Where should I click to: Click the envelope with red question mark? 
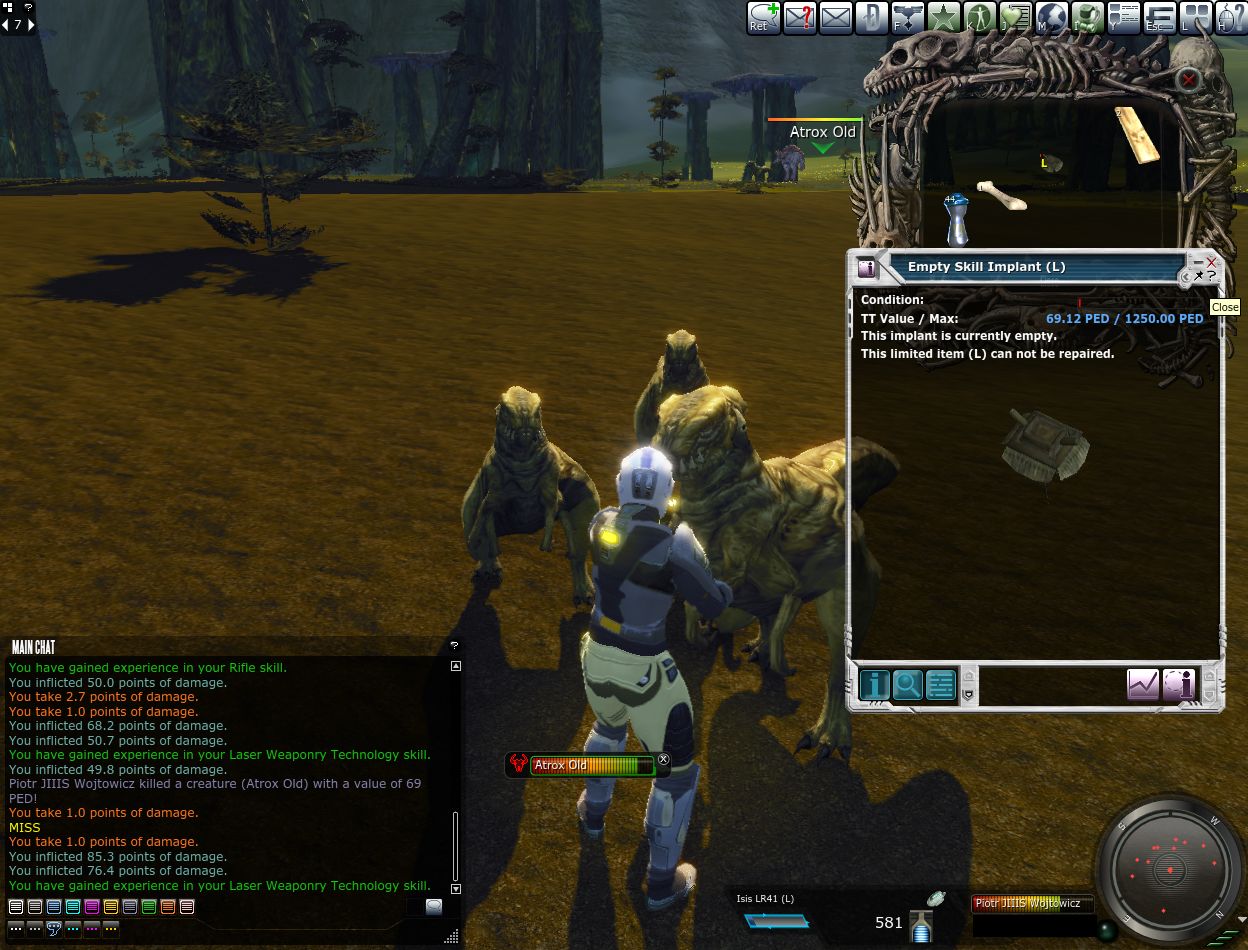pos(800,18)
